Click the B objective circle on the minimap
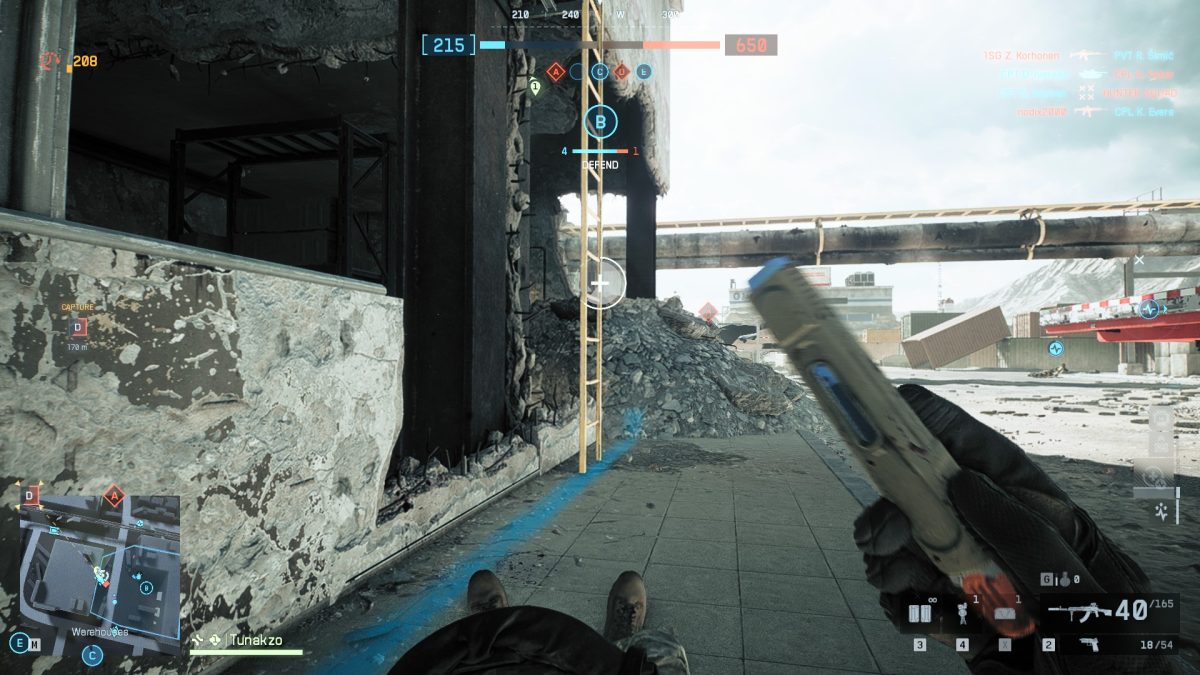1200x675 pixels. pos(147,587)
